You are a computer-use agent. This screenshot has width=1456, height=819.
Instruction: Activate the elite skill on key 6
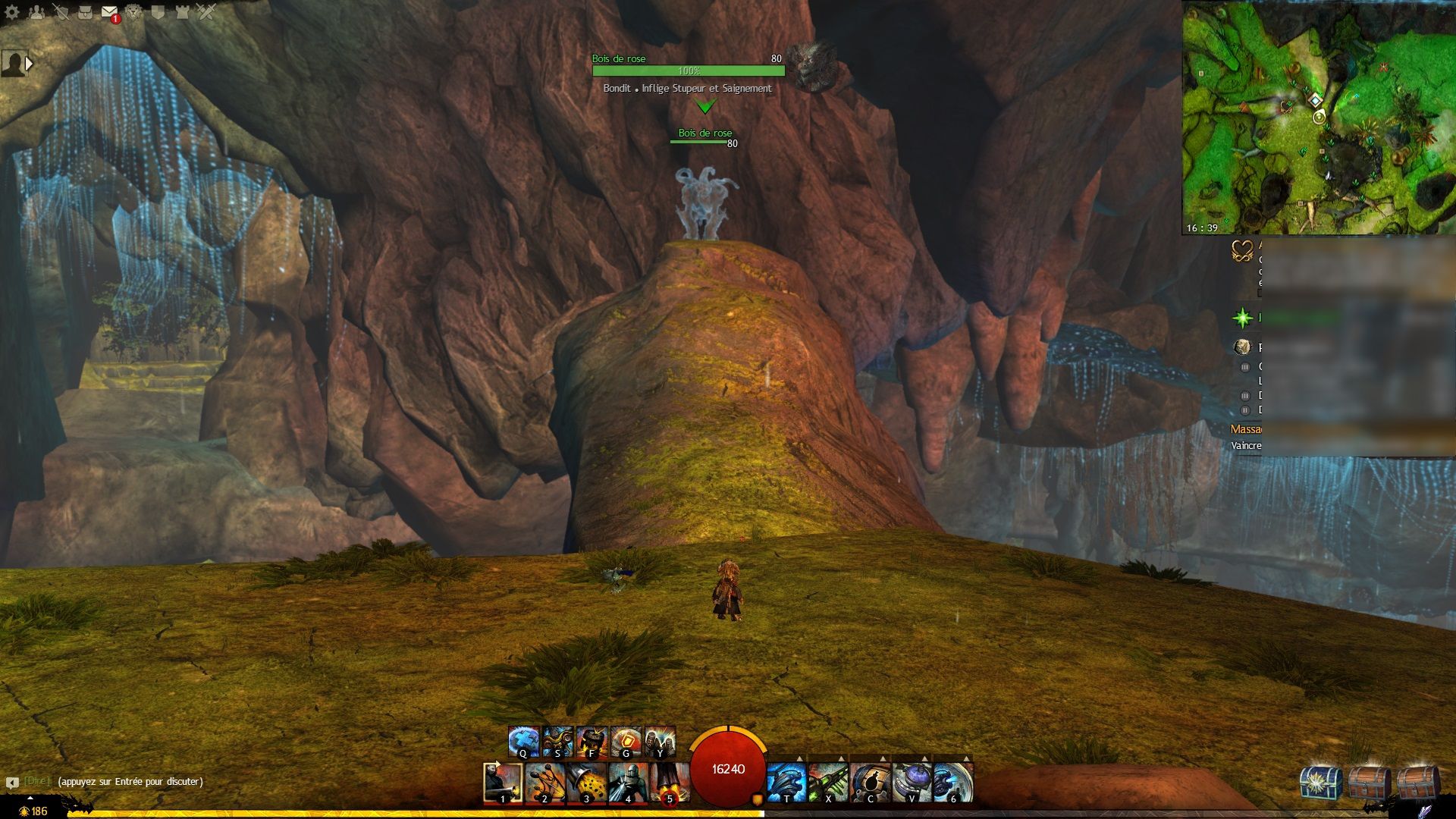(x=953, y=783)
